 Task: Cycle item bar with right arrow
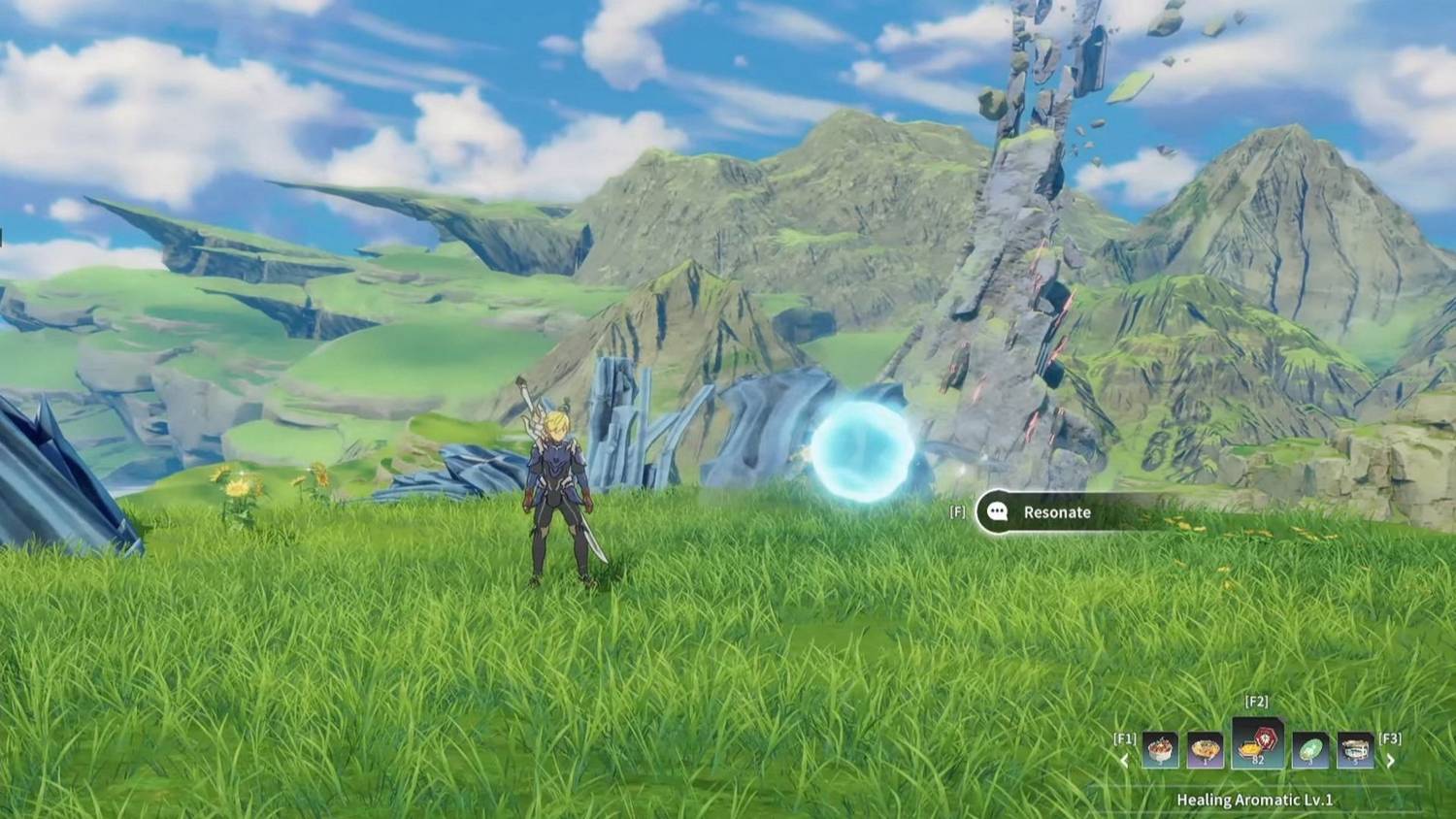tap(1390, 761)
